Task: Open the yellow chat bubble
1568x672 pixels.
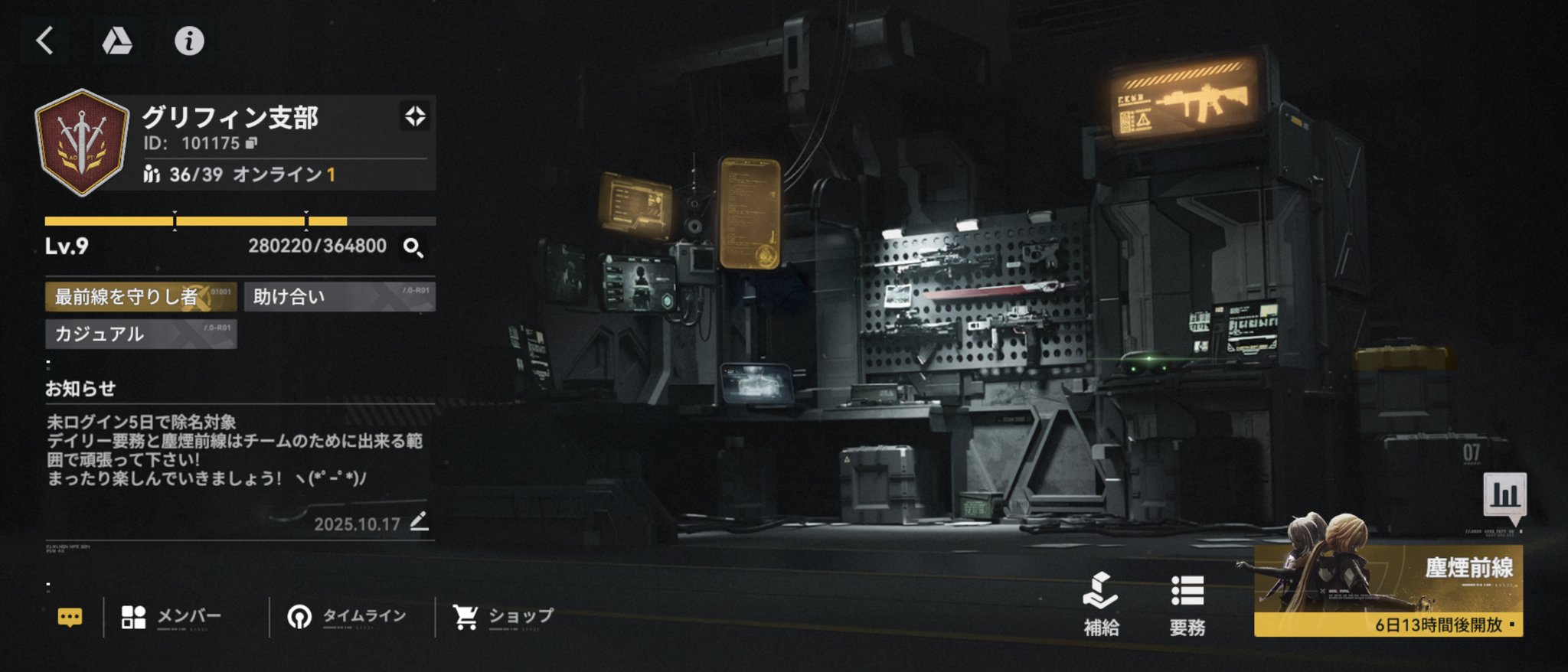Action: pos(70,617)
